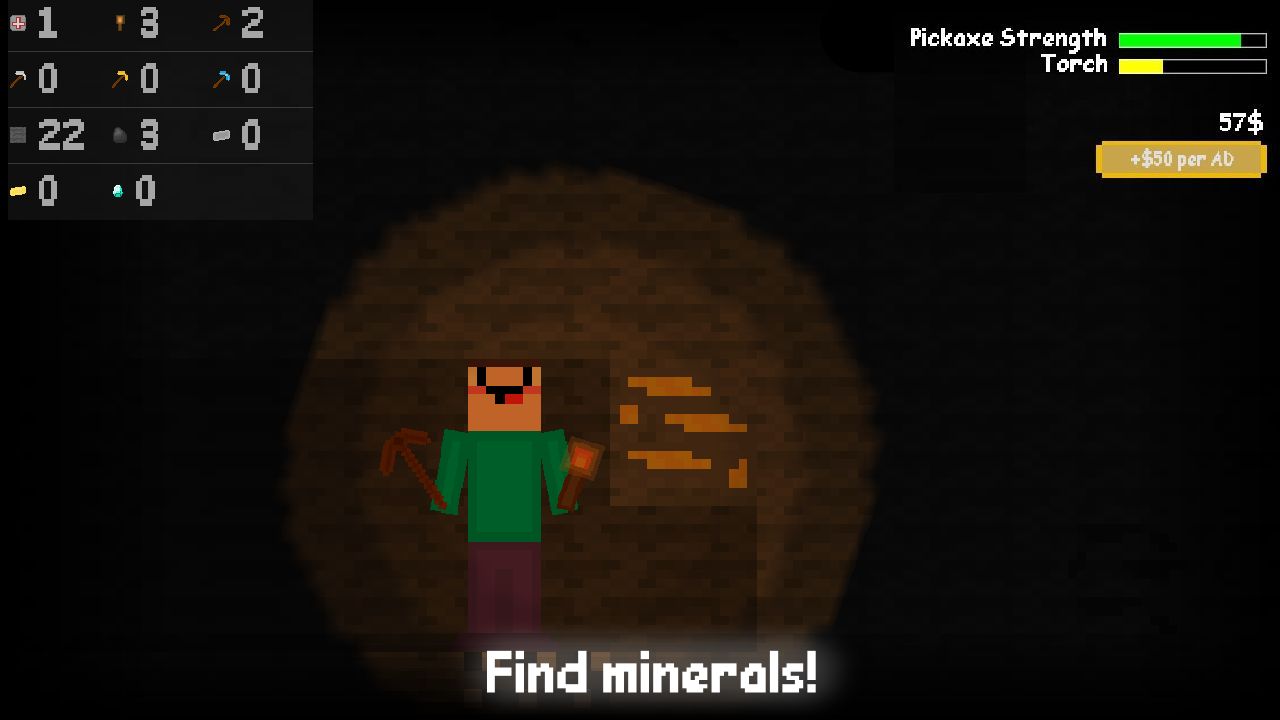
Task: Select the golden pickaxe icon in inventory
Action: pyautogui.click(x=120, y=78)
